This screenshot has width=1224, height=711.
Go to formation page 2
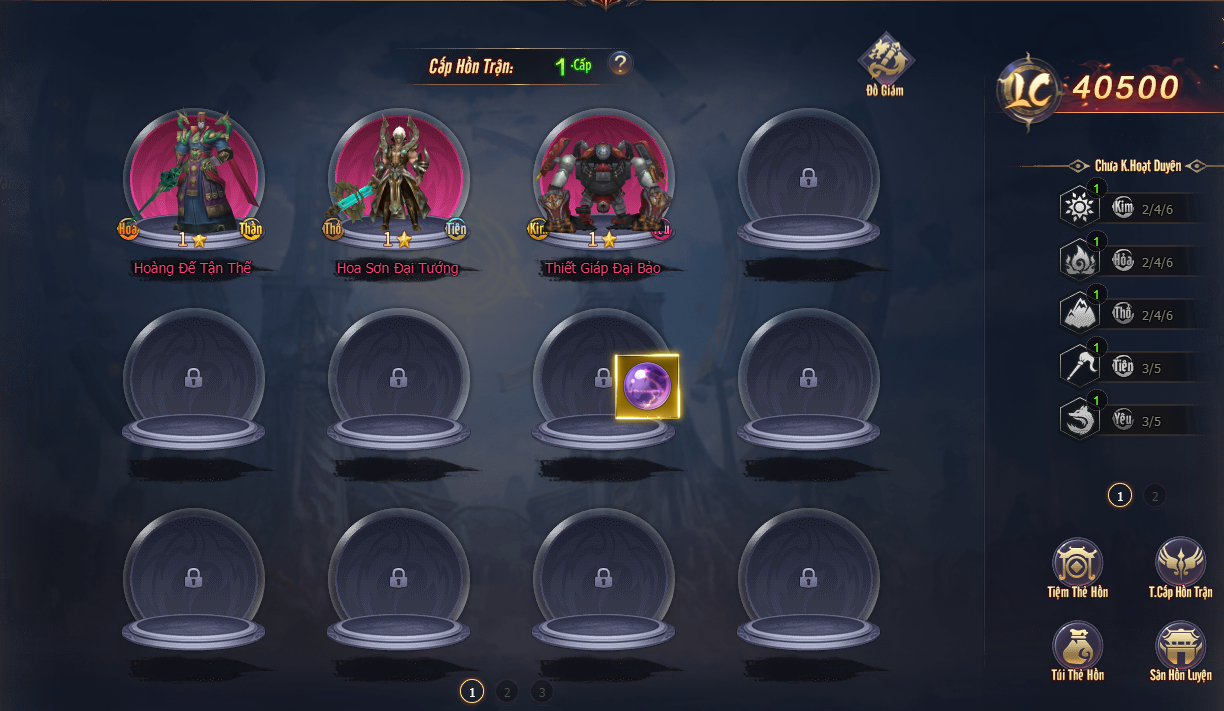coord(506,691)
